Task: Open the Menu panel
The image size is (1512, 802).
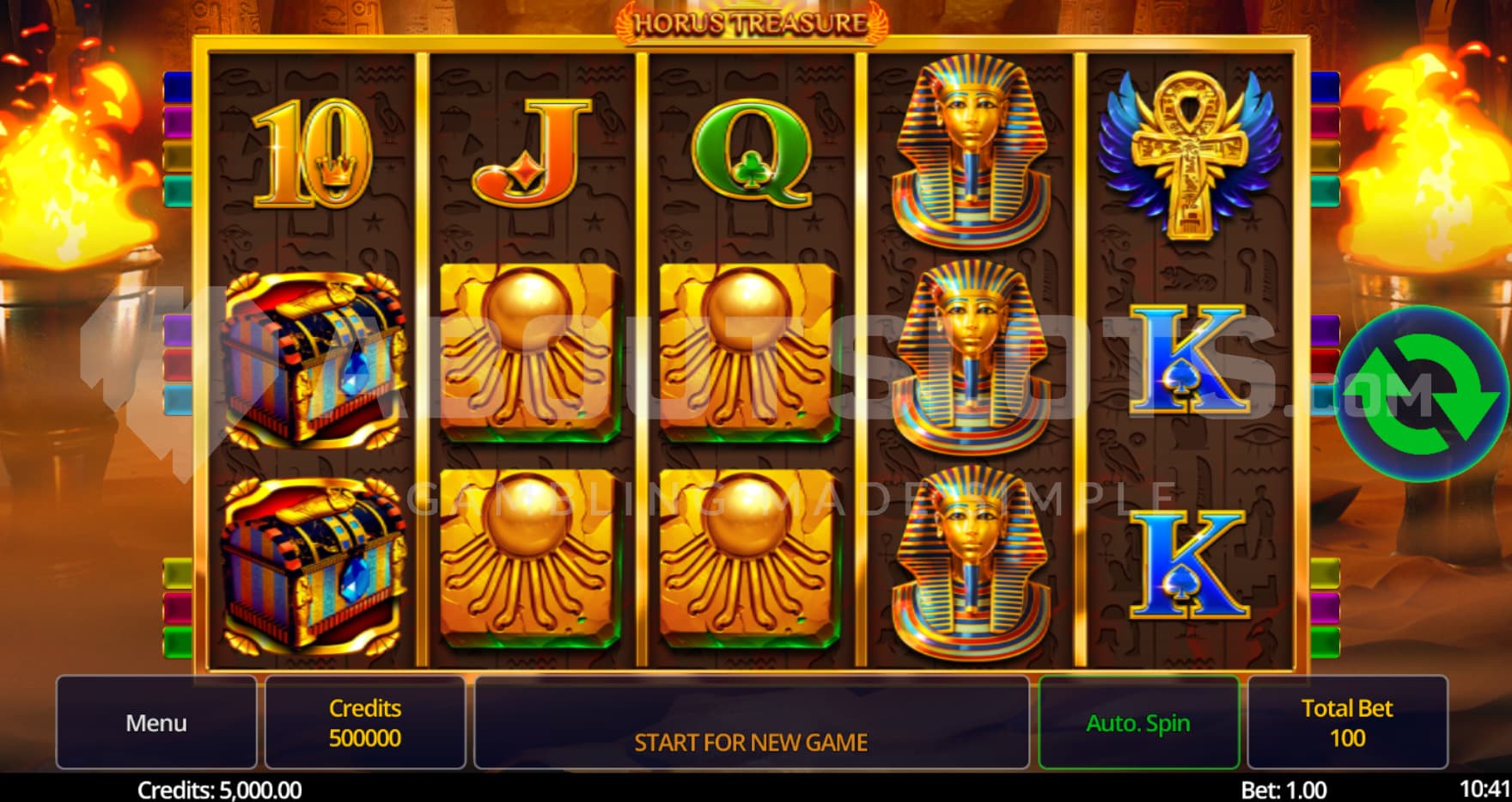Action: [x=156, y=722]
